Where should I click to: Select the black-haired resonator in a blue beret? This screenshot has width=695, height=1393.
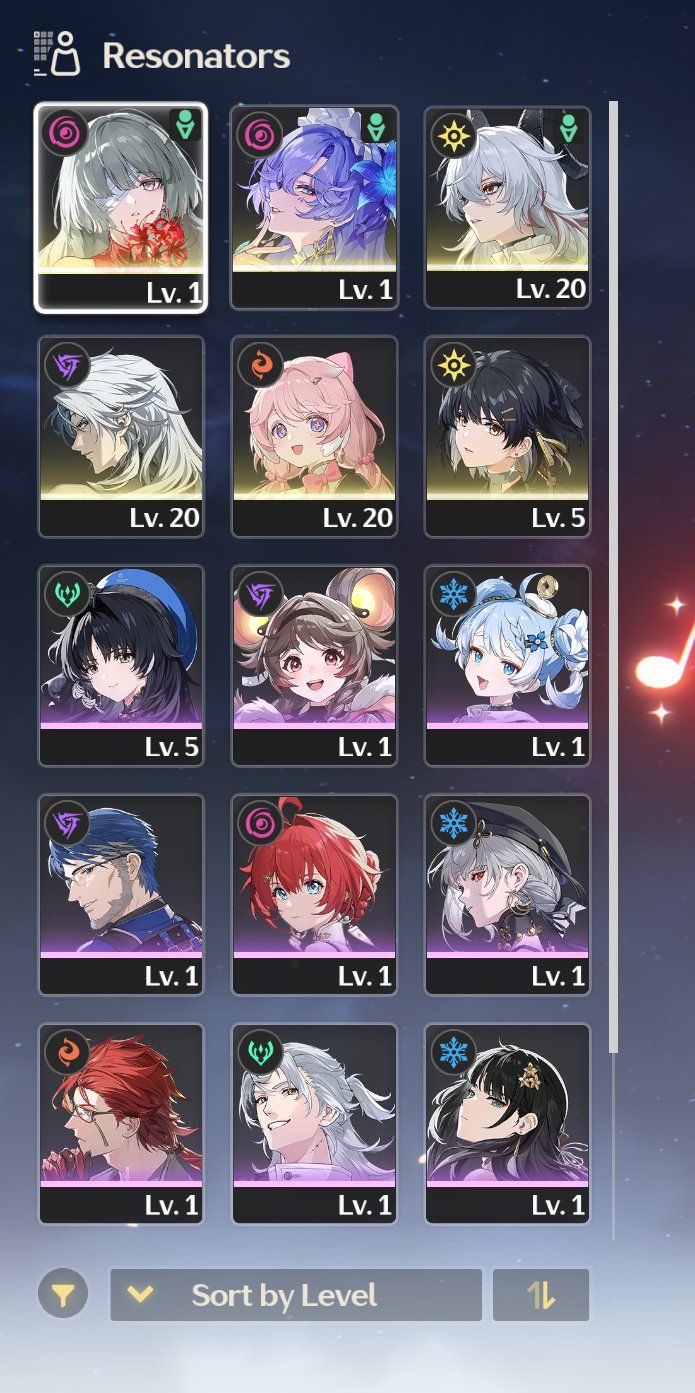click(121, 665)
